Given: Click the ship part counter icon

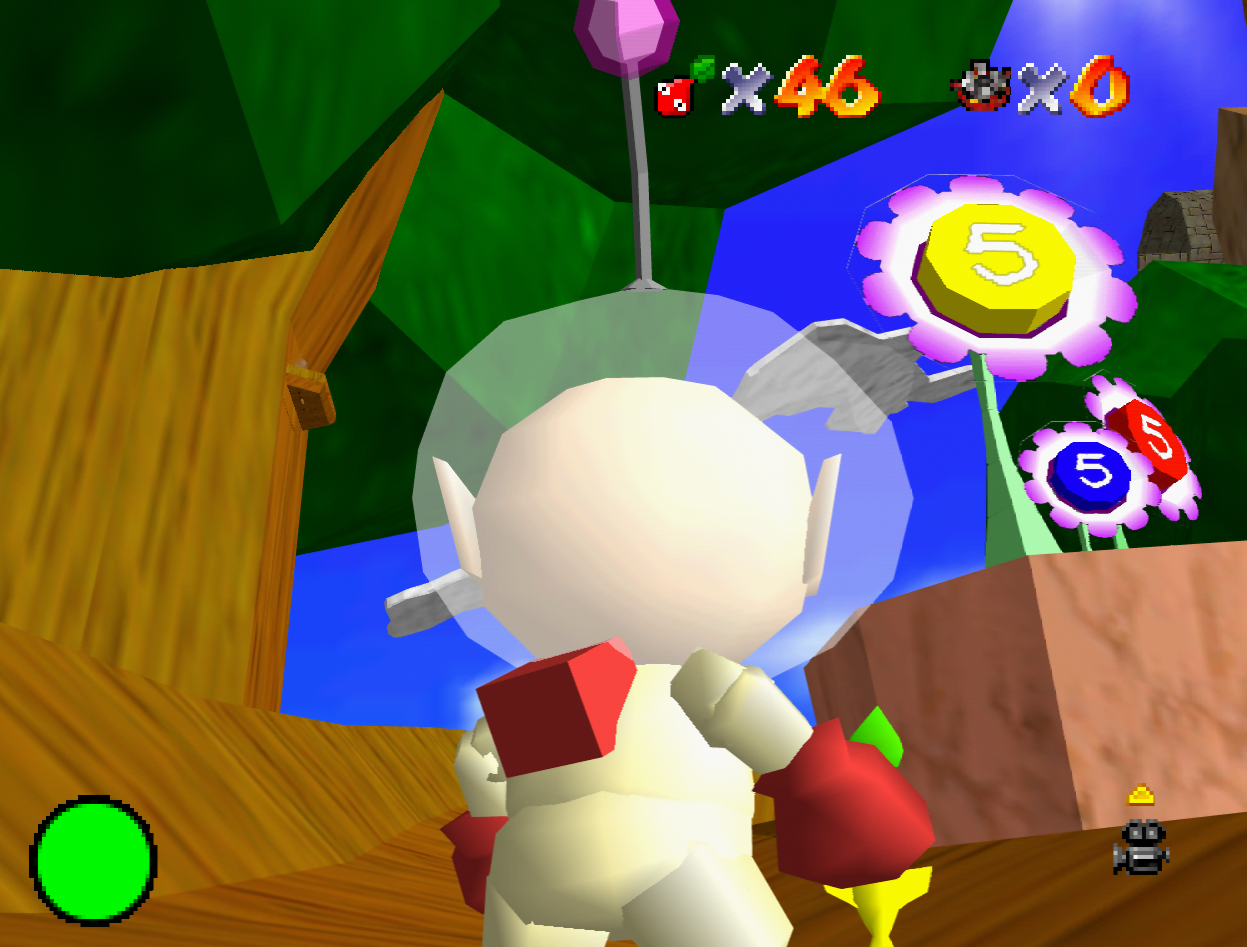Looking at the screenshot, I should (981, 87).
